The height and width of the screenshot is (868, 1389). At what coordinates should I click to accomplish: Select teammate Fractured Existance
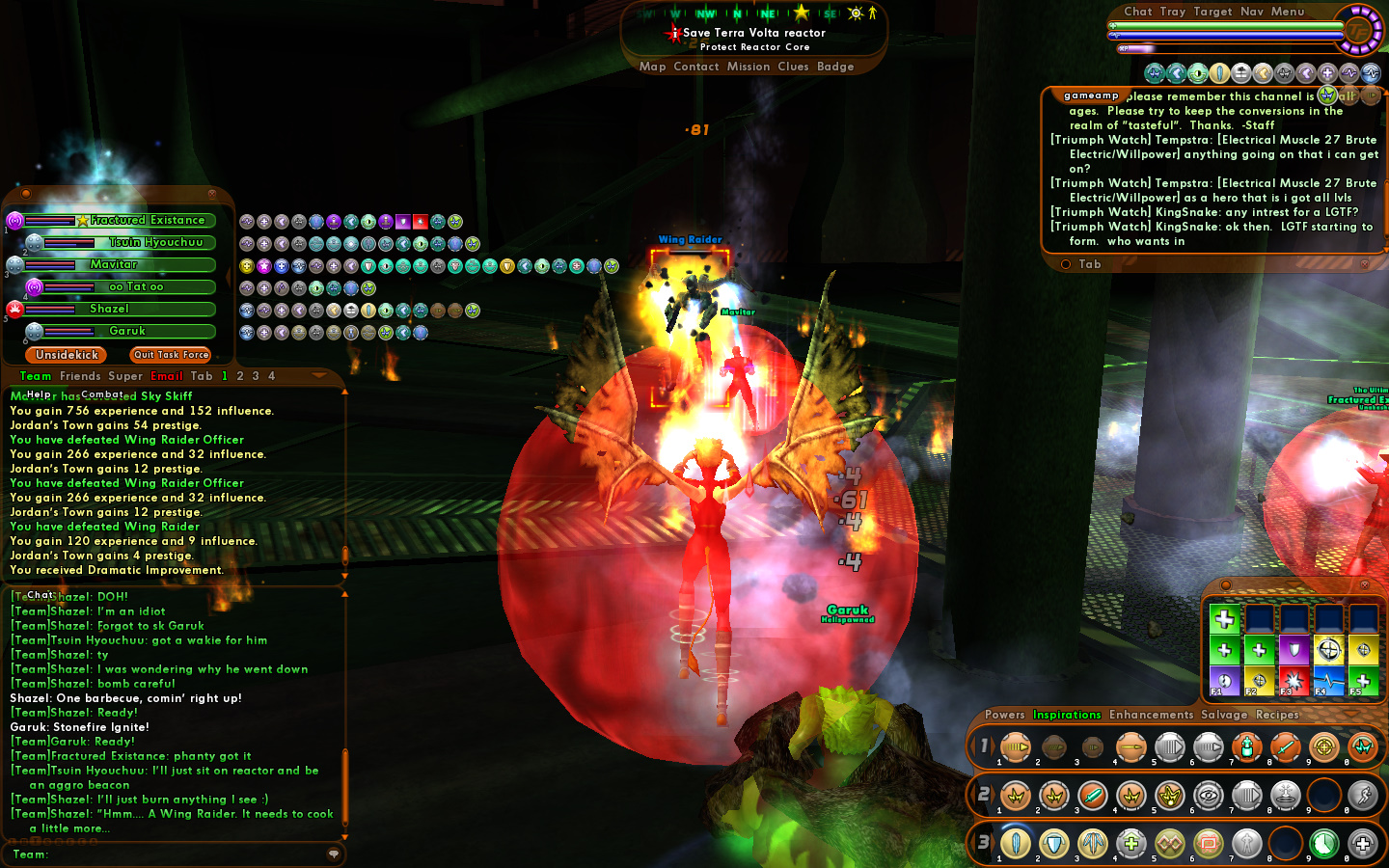(147, 221)
